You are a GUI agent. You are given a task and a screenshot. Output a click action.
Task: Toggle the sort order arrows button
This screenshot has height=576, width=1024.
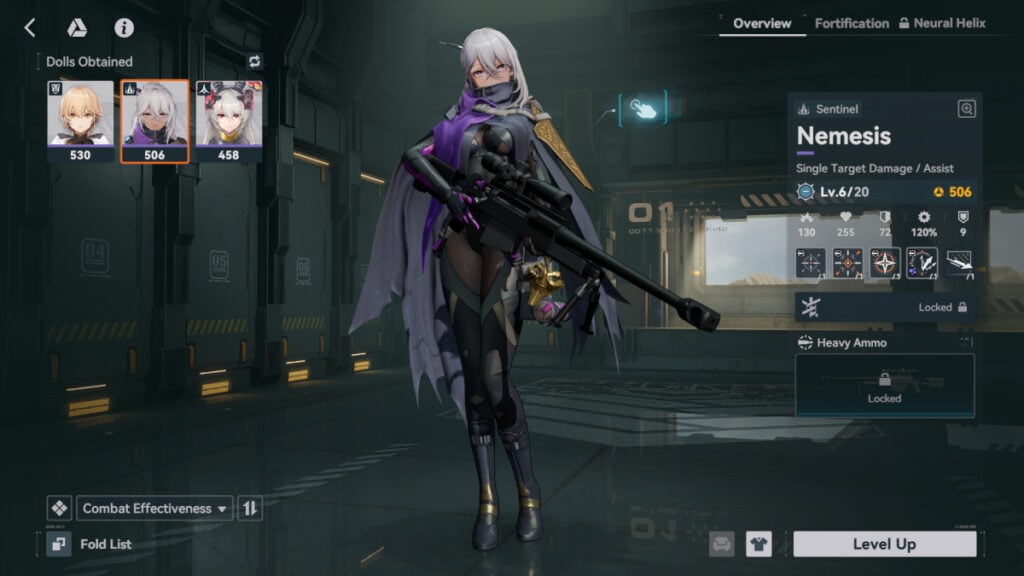[250, 508]
